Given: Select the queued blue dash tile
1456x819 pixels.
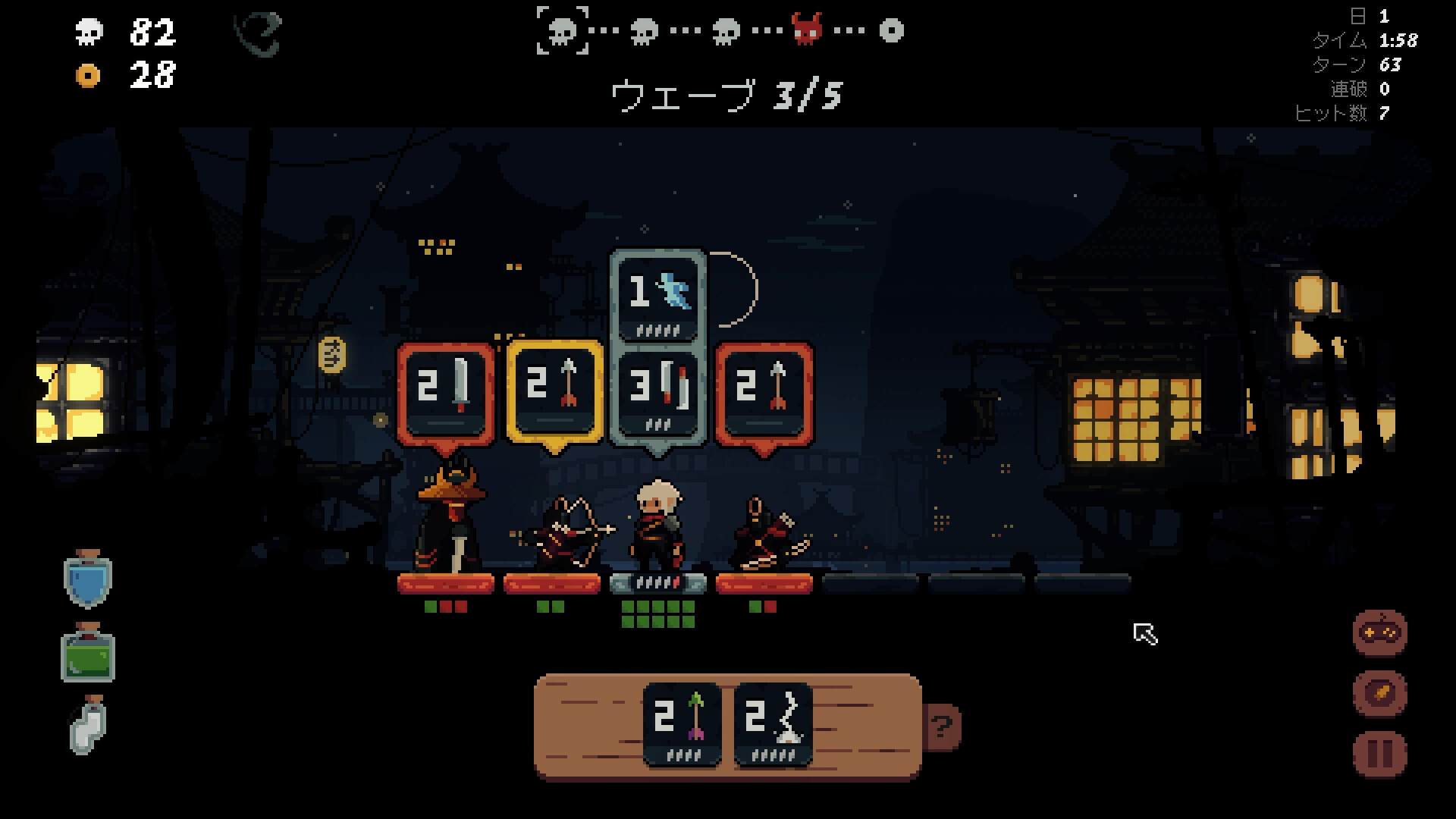Looking at the screenshot, I should [657, 296].
